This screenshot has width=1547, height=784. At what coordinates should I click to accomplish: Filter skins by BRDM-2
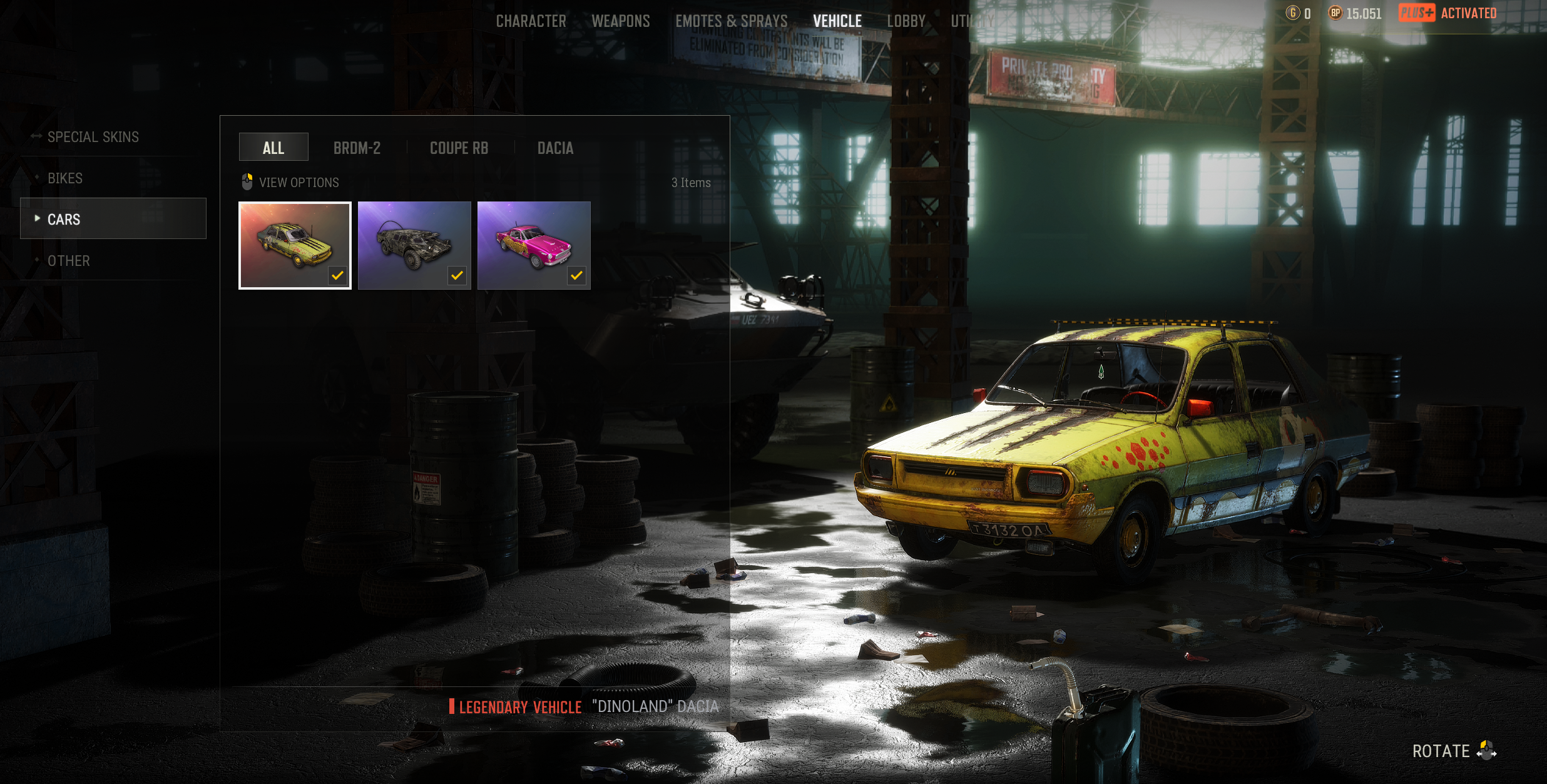[357, 148]
